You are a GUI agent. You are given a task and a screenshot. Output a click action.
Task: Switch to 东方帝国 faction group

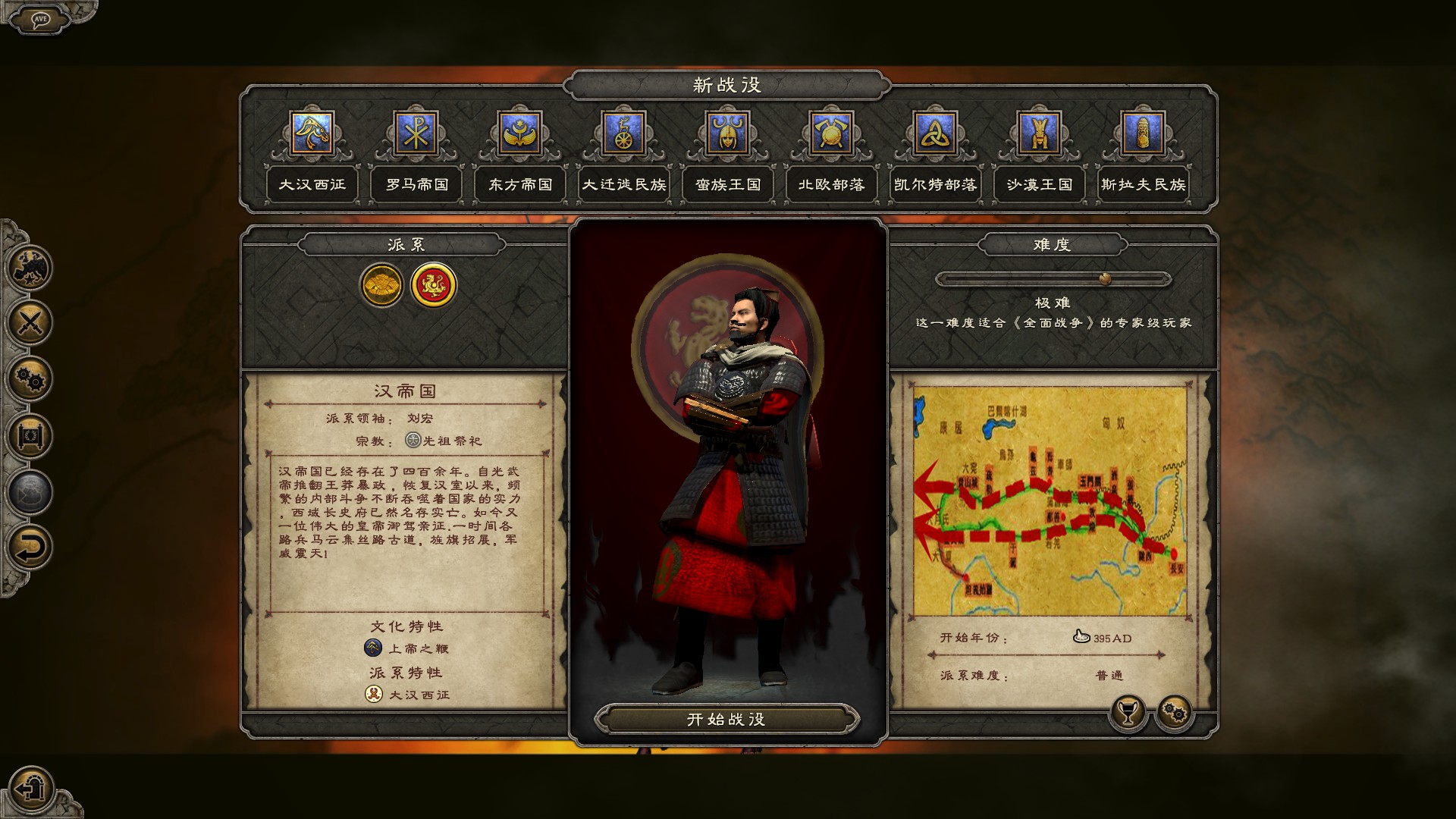(x=520, y=184)
